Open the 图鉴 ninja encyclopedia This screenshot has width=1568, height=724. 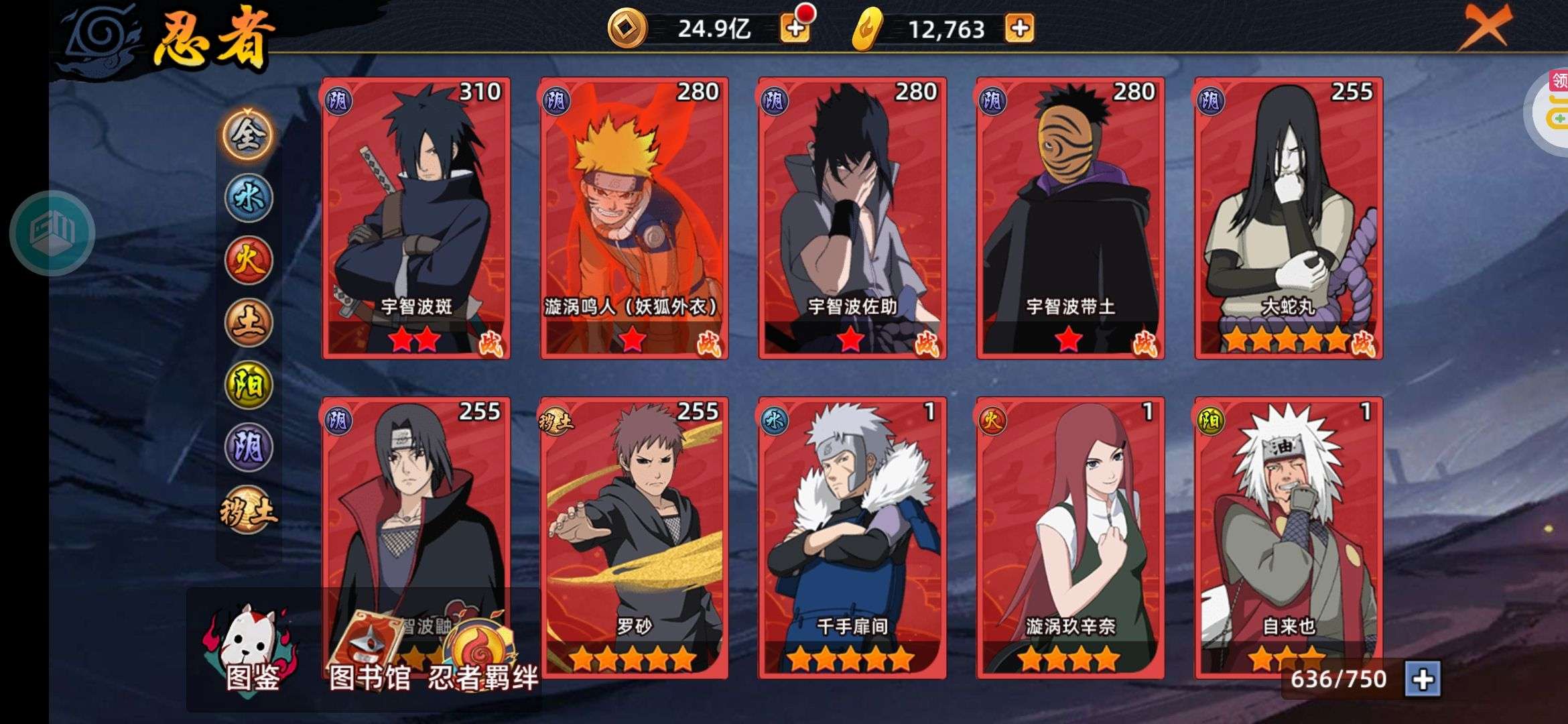point(252,650)
